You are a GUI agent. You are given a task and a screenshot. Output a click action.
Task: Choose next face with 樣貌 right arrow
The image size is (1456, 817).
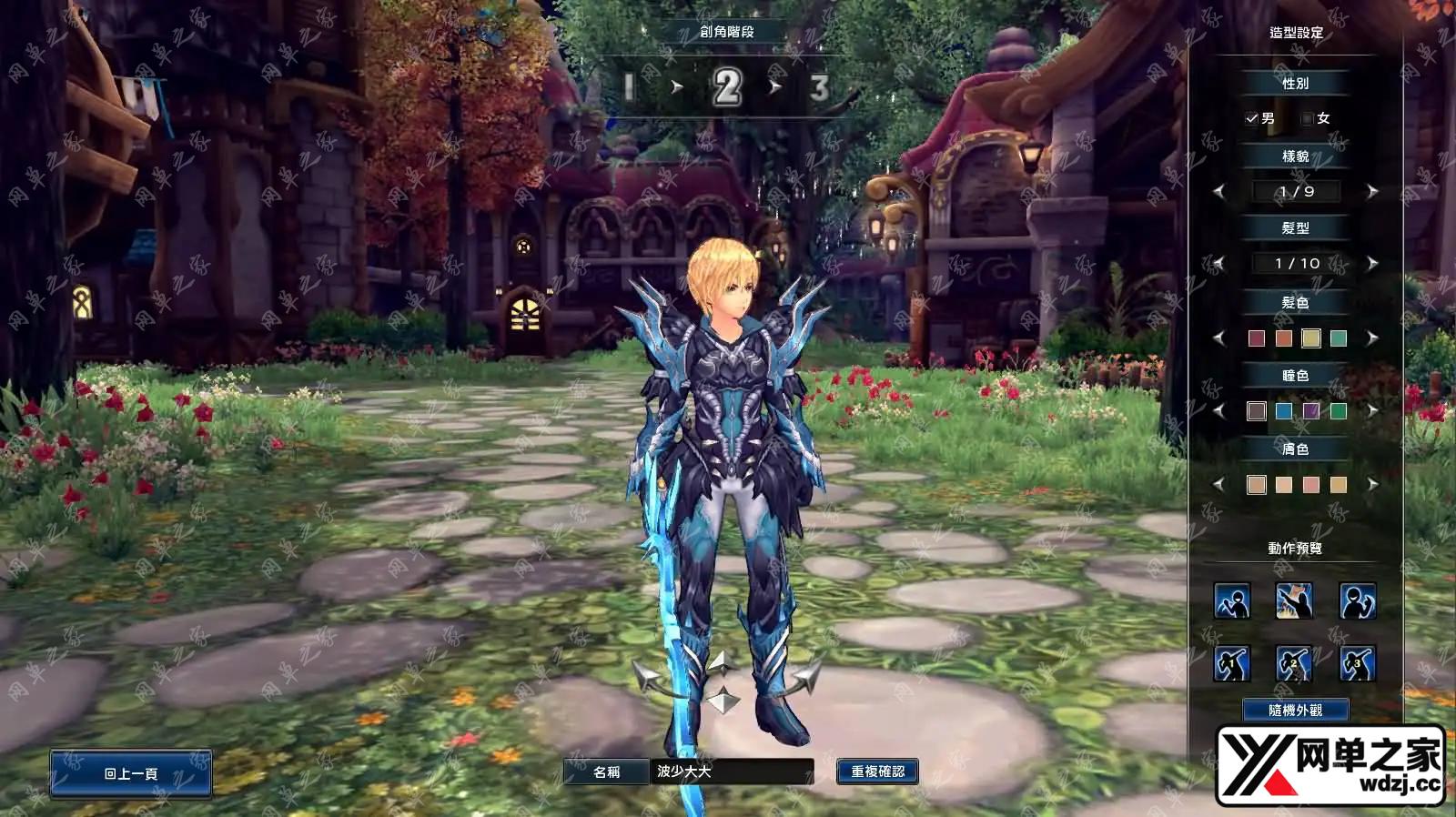click(x=1372, y=191)
